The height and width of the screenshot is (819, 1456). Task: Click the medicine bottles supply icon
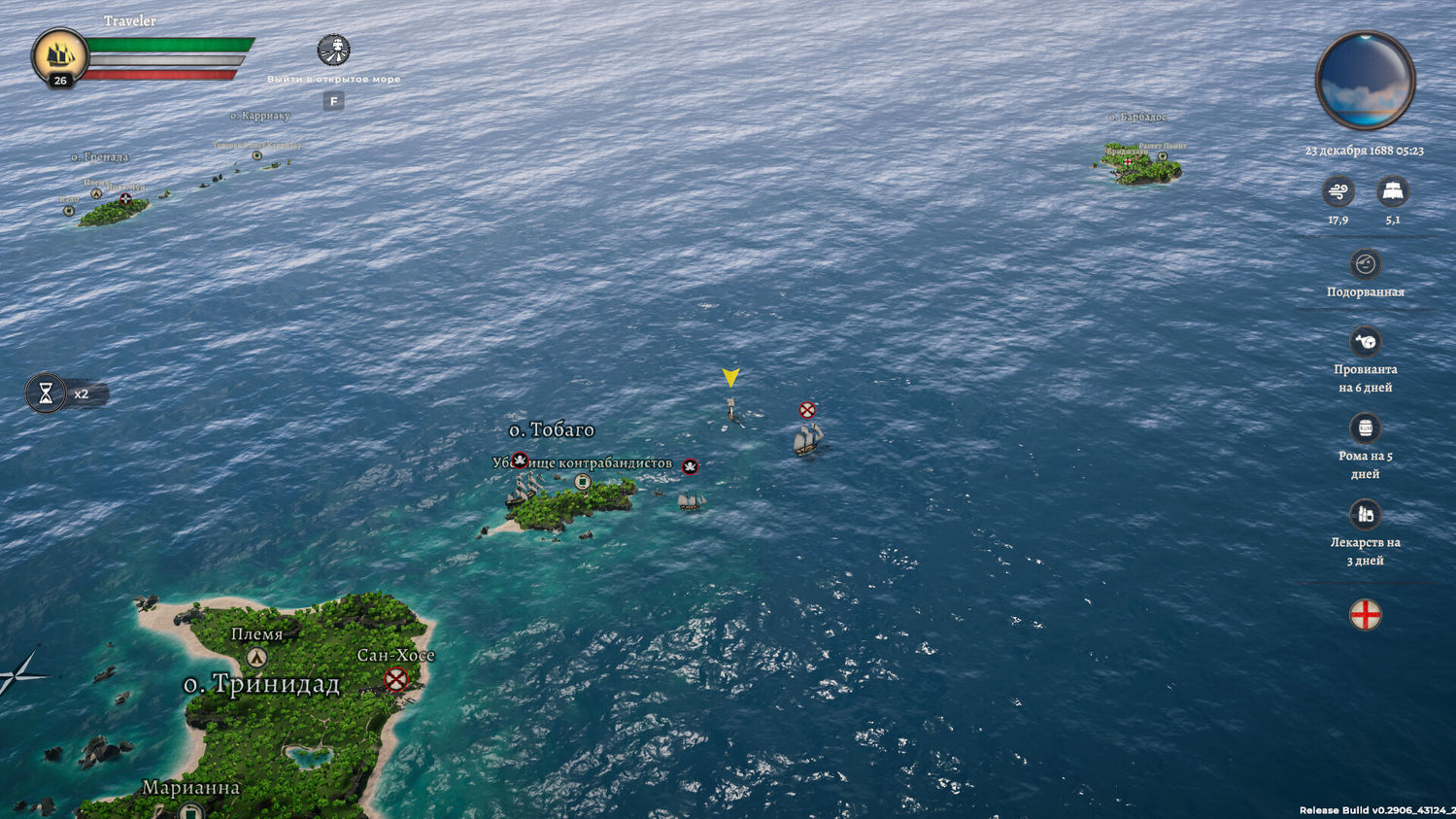pos(1365,514)
